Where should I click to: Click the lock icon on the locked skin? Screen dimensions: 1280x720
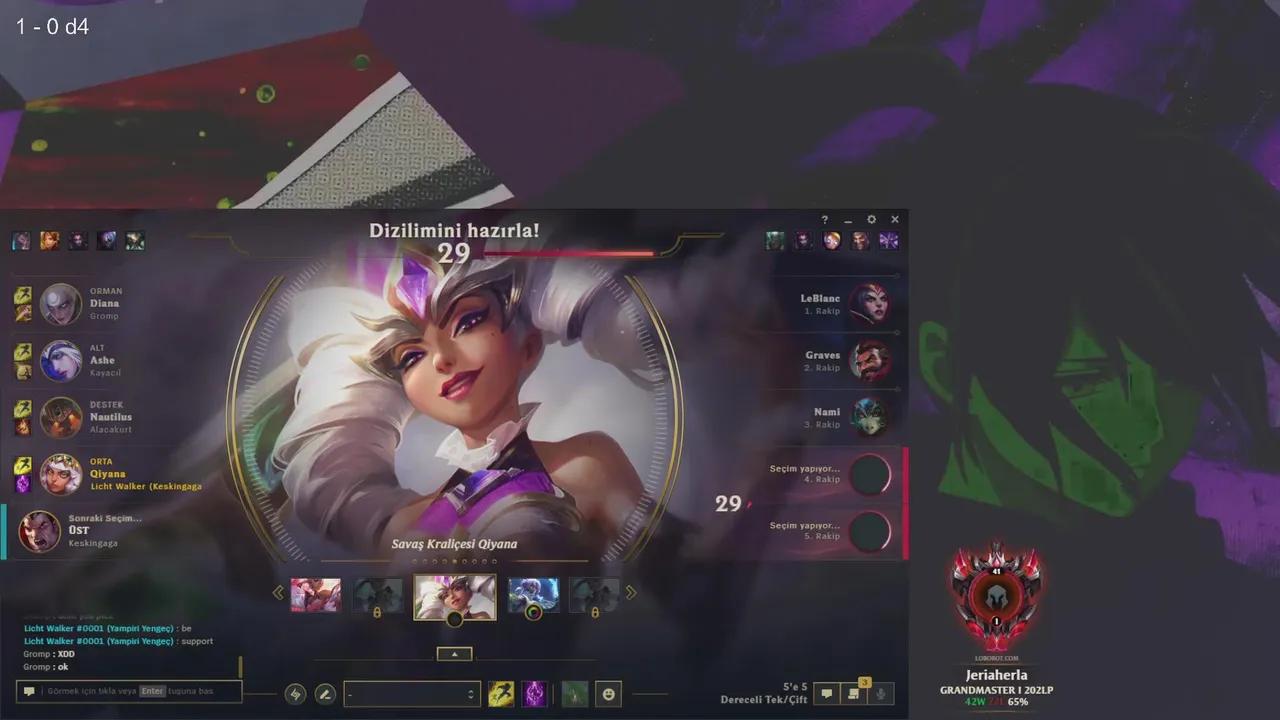point(378,610)
